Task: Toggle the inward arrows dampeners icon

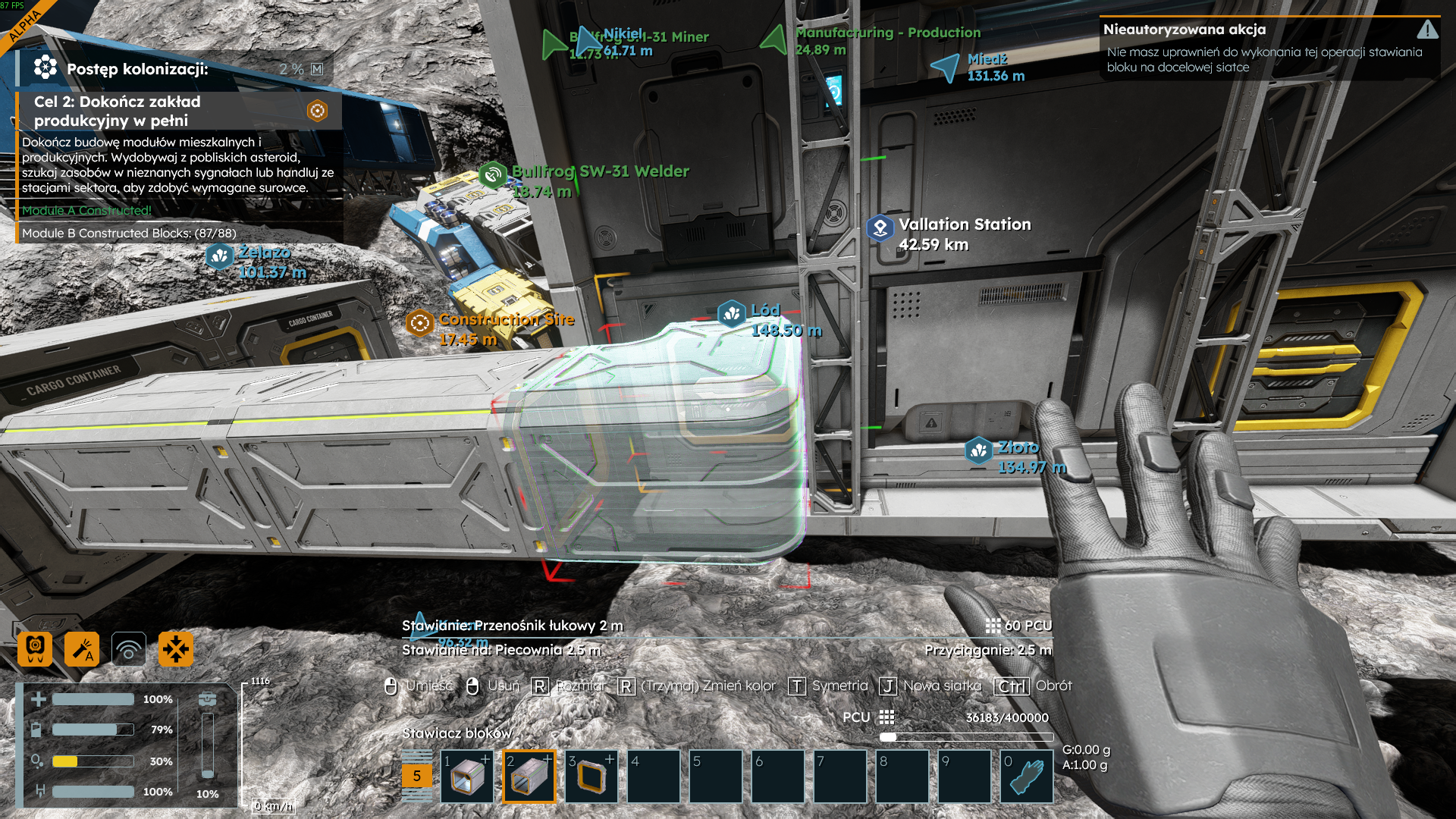Action: pos(176,649)
